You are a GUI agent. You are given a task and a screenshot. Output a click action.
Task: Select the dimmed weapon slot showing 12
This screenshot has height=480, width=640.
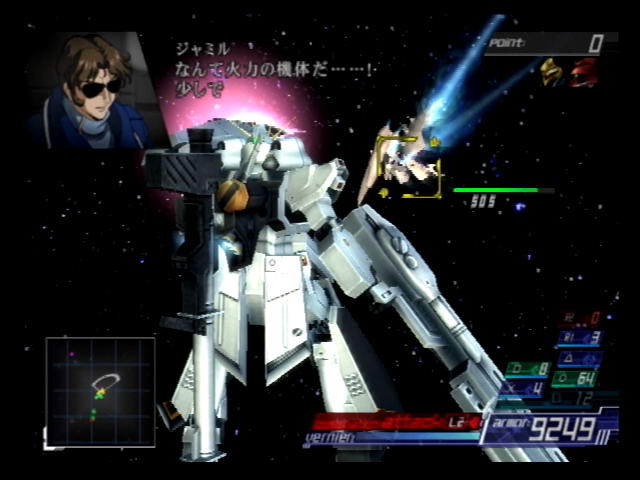coord(572,398)
